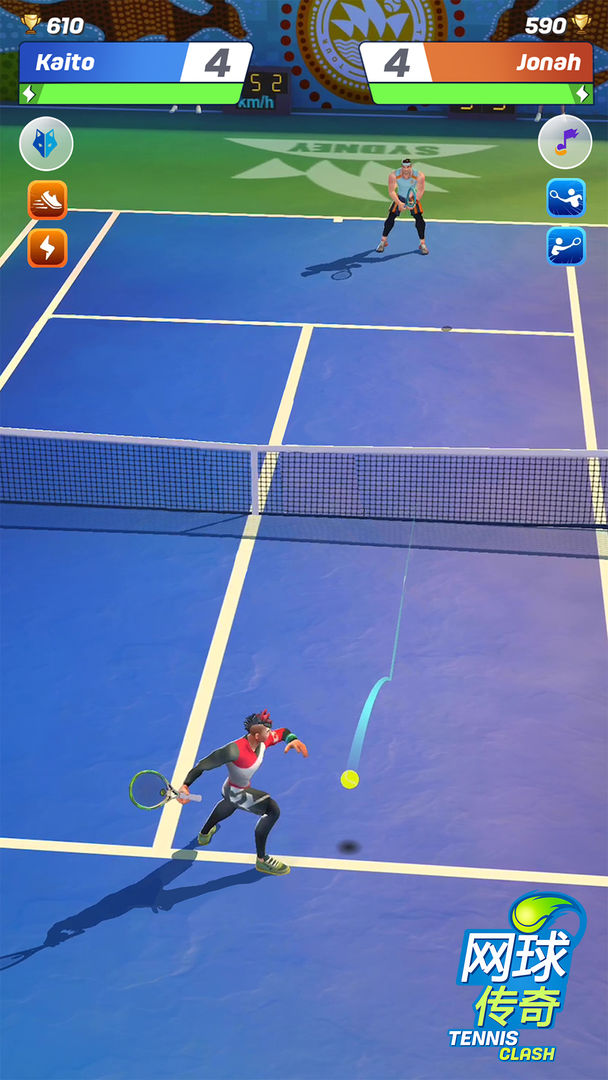Choose the skill icon with racket reaching left
Image resolution: width=608 pixels, height=1080 pixels.
click(x=566, y=198)
